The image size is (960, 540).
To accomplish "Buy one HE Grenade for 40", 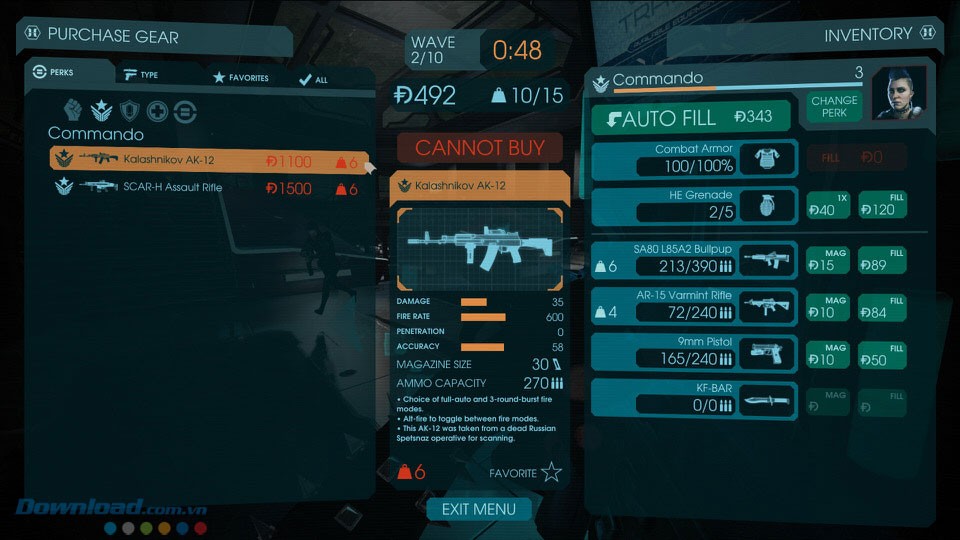I will [828, 205].
